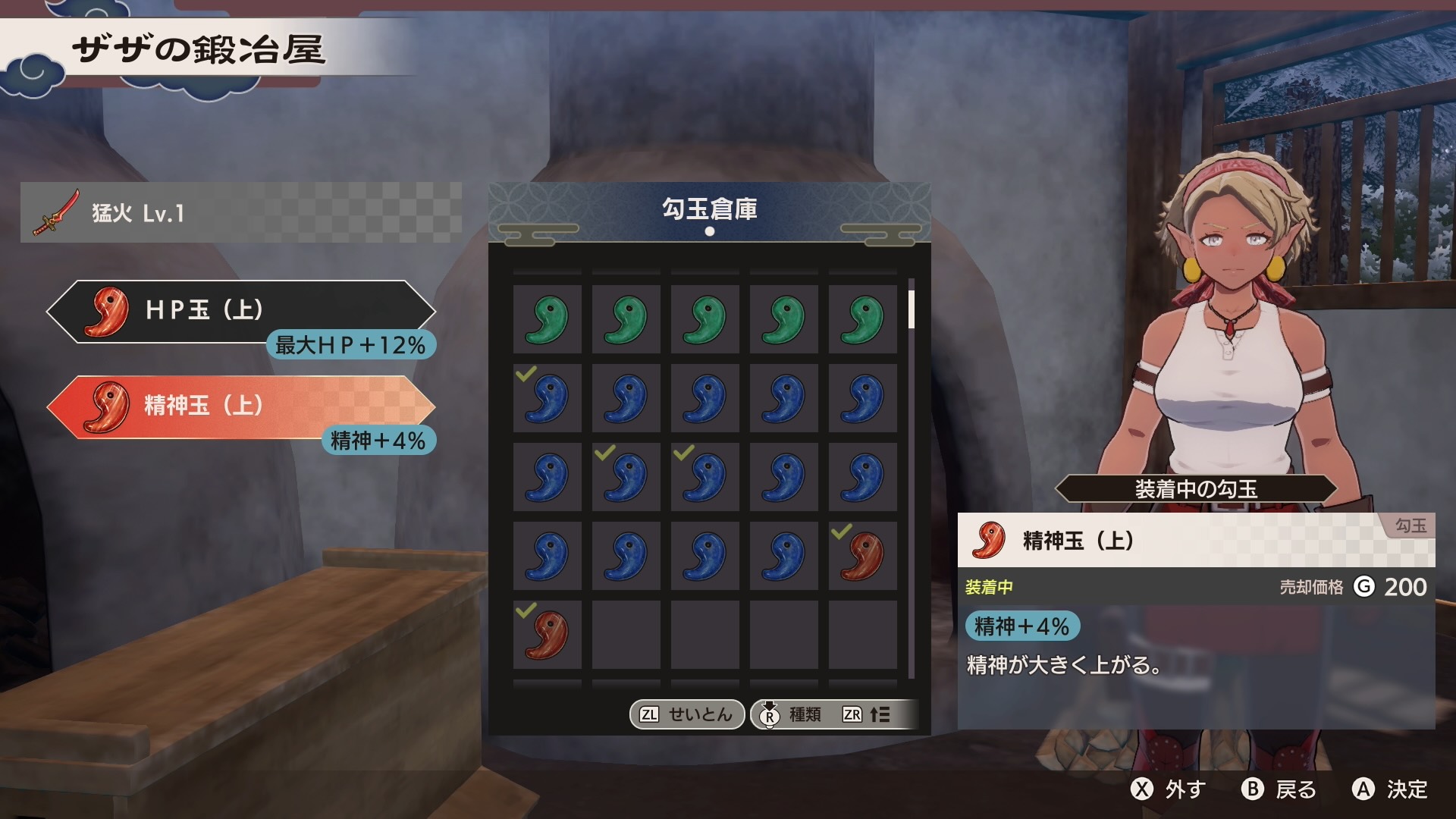
Task: Click the red magatama icon on HP玉（上） banner
Action: (x=105, y=311)
